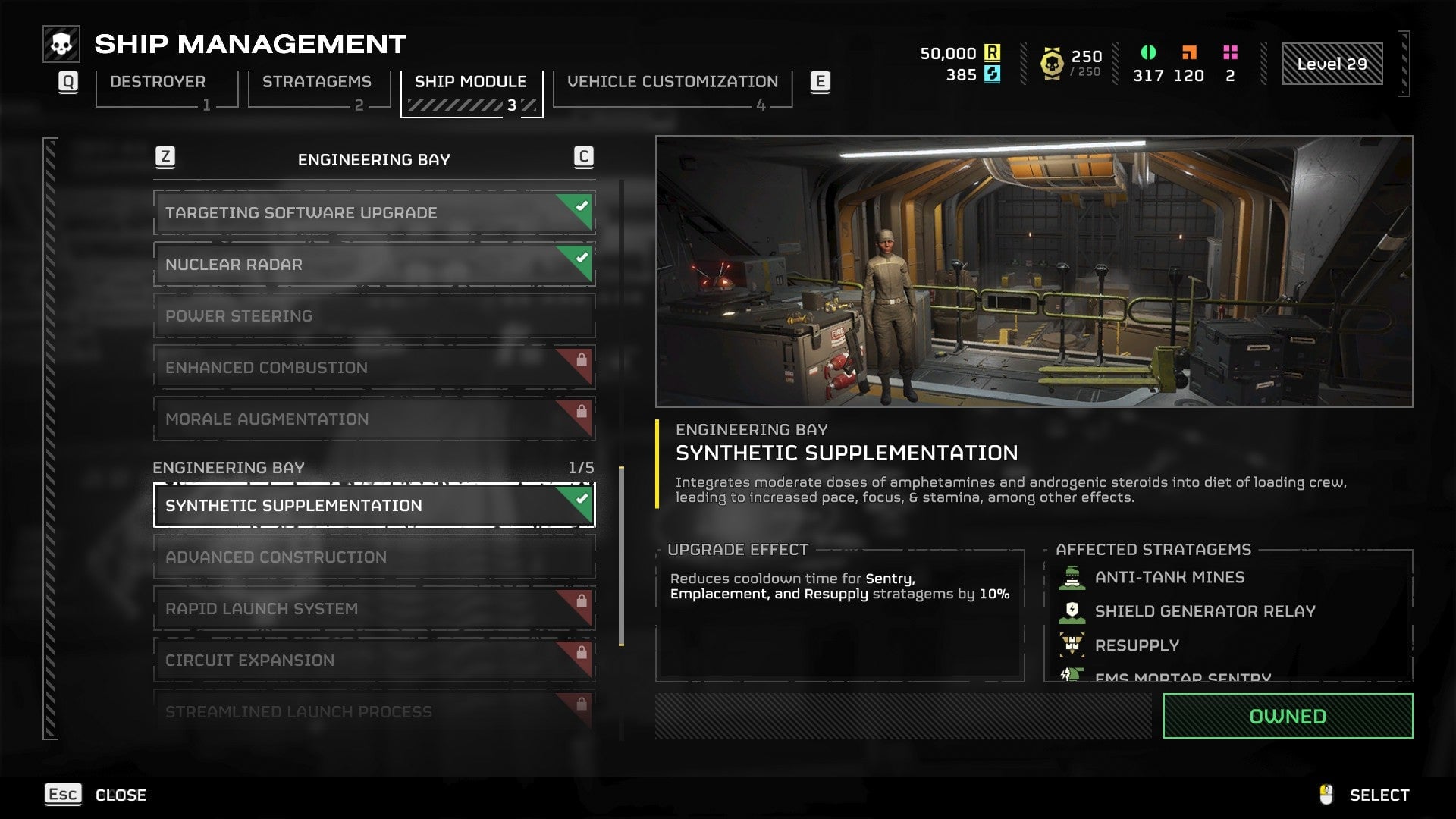
Task: Choose the Nuclear Radar upgrade
Action: [374, 265]
